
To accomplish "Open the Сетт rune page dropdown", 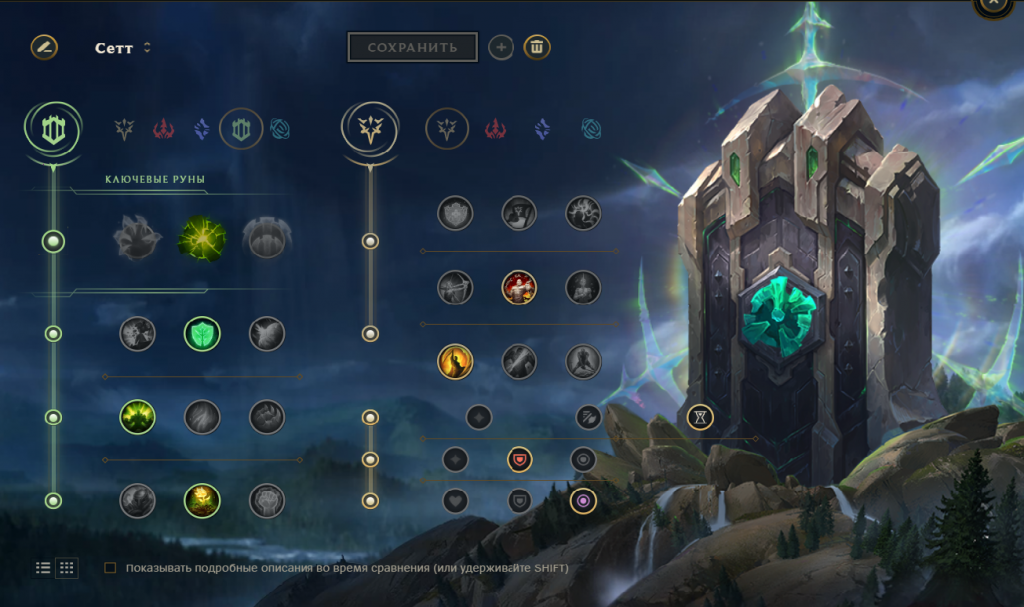I will [147, 48].
